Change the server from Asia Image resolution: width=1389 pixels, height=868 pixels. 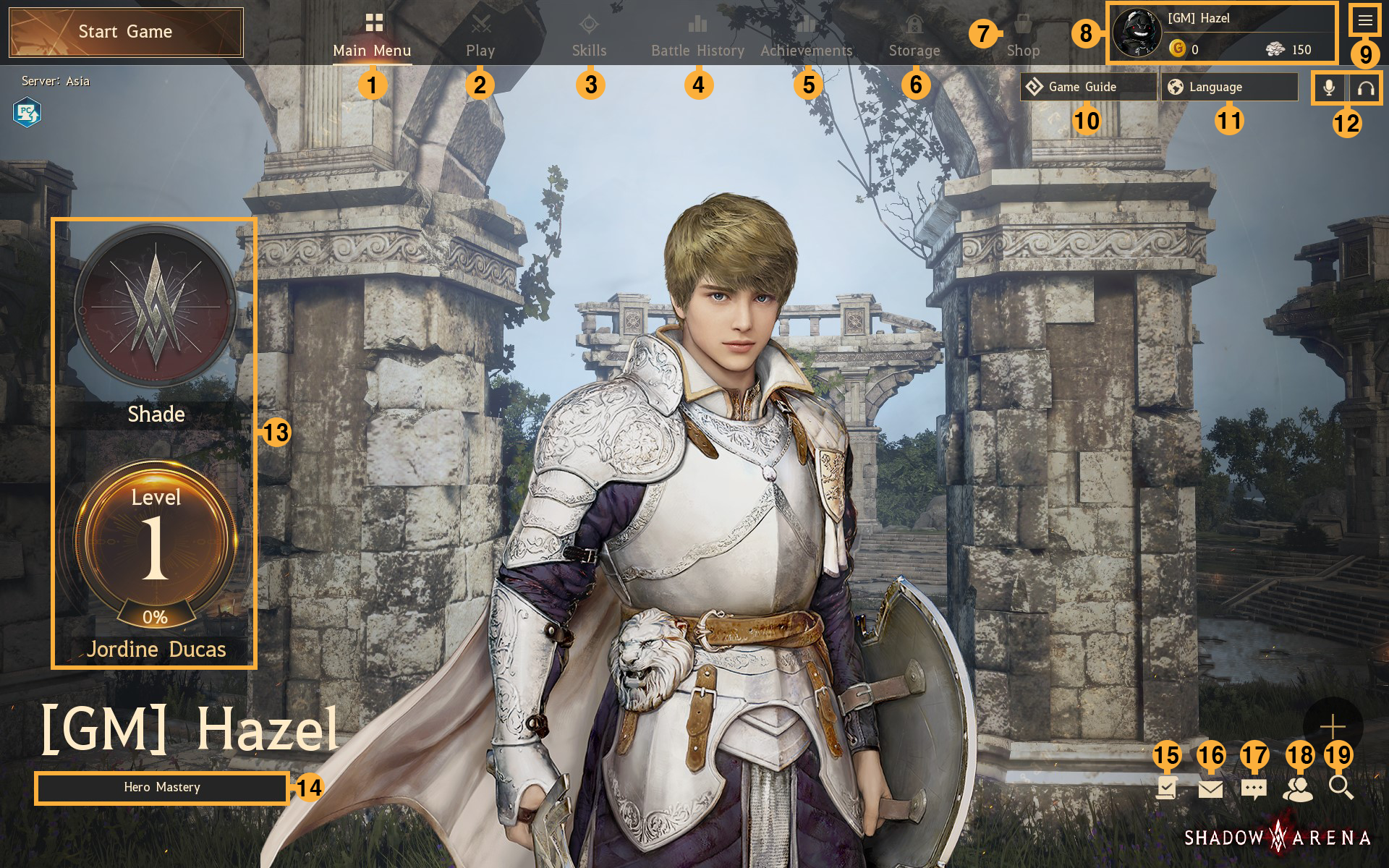pos(54,81)
